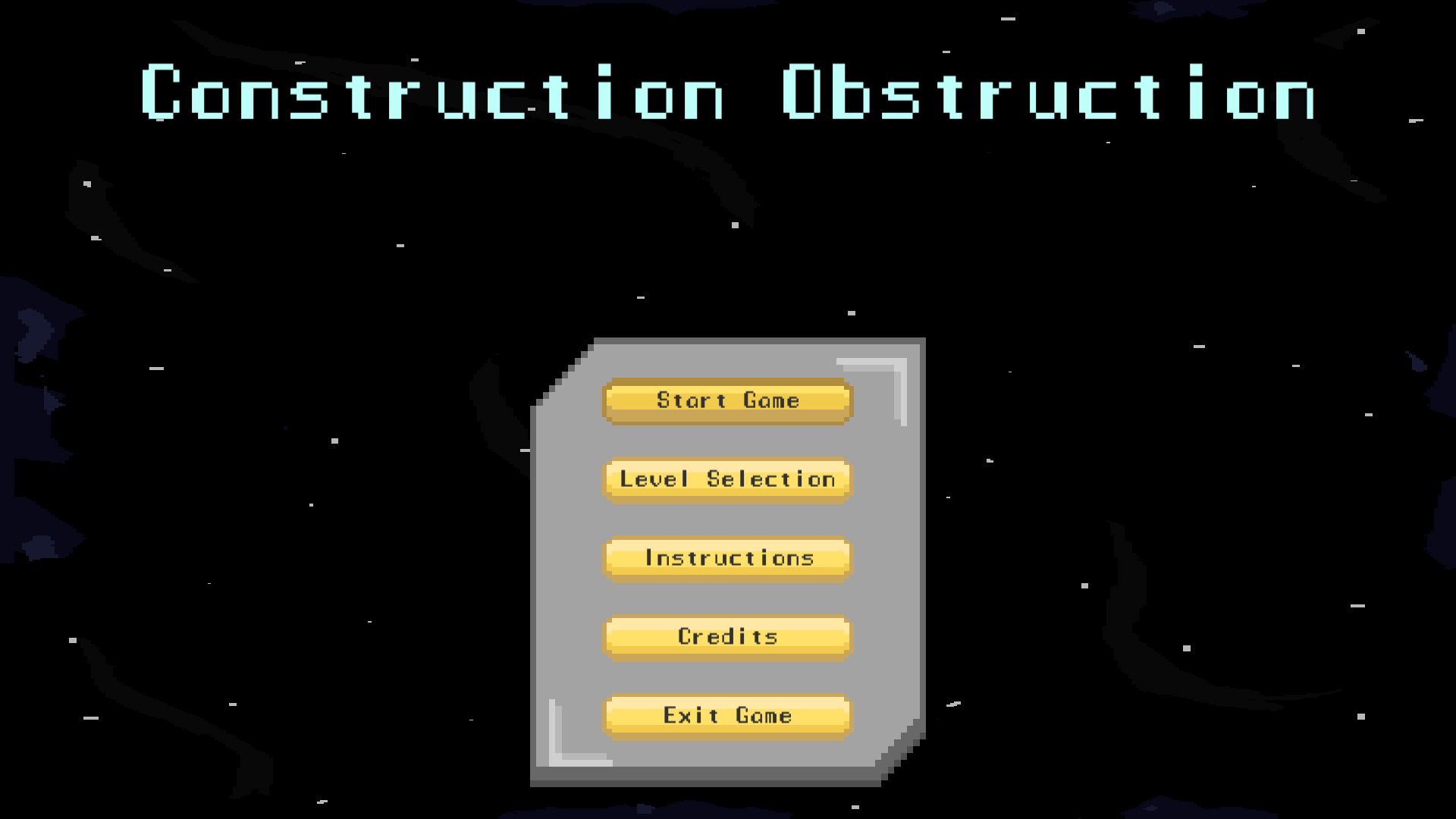Select Level Selection to choose a stage
This screenshot has width=1456, height=819.
pos(726,479)
